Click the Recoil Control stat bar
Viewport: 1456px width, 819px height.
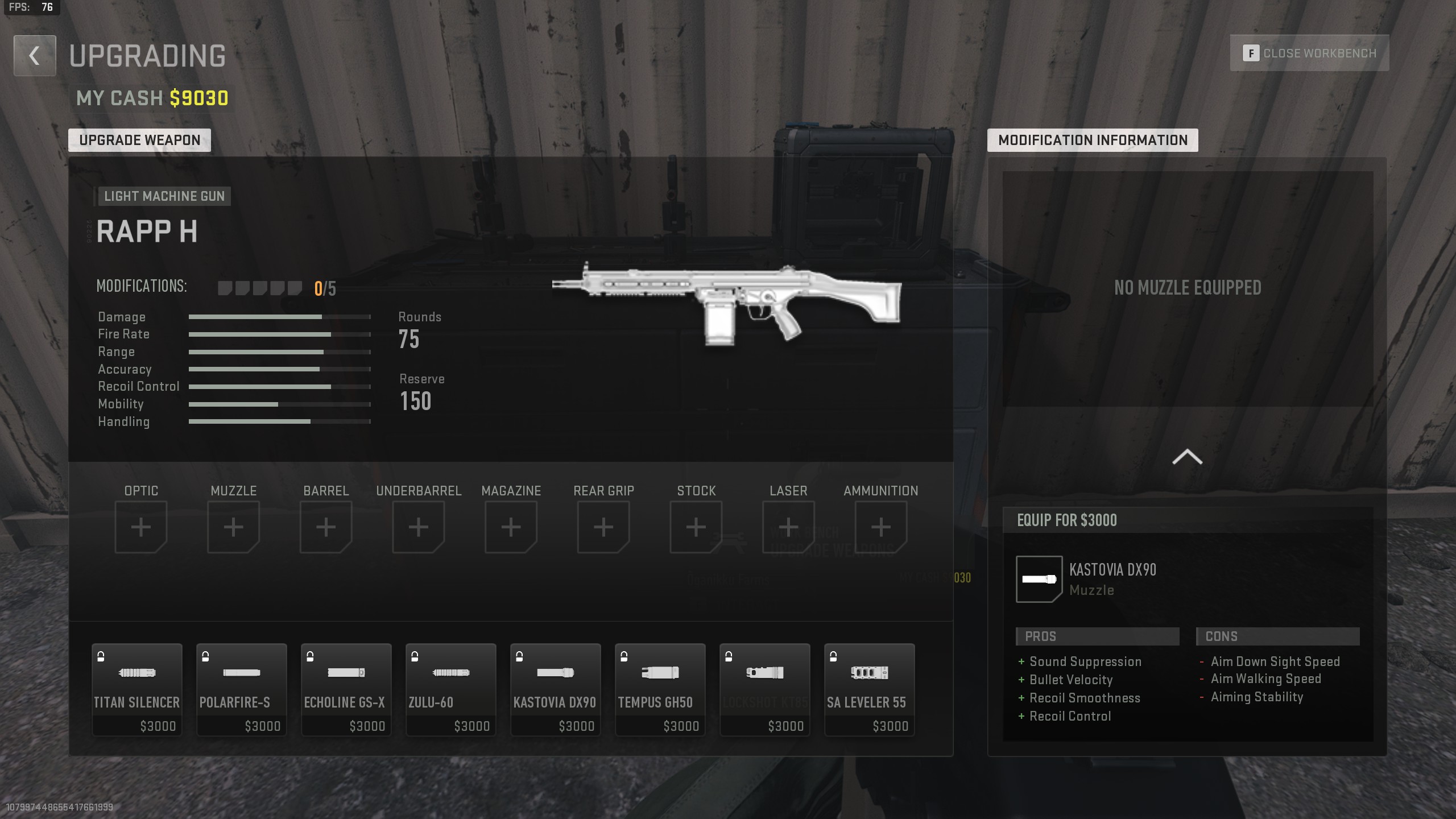coord(279,386)
